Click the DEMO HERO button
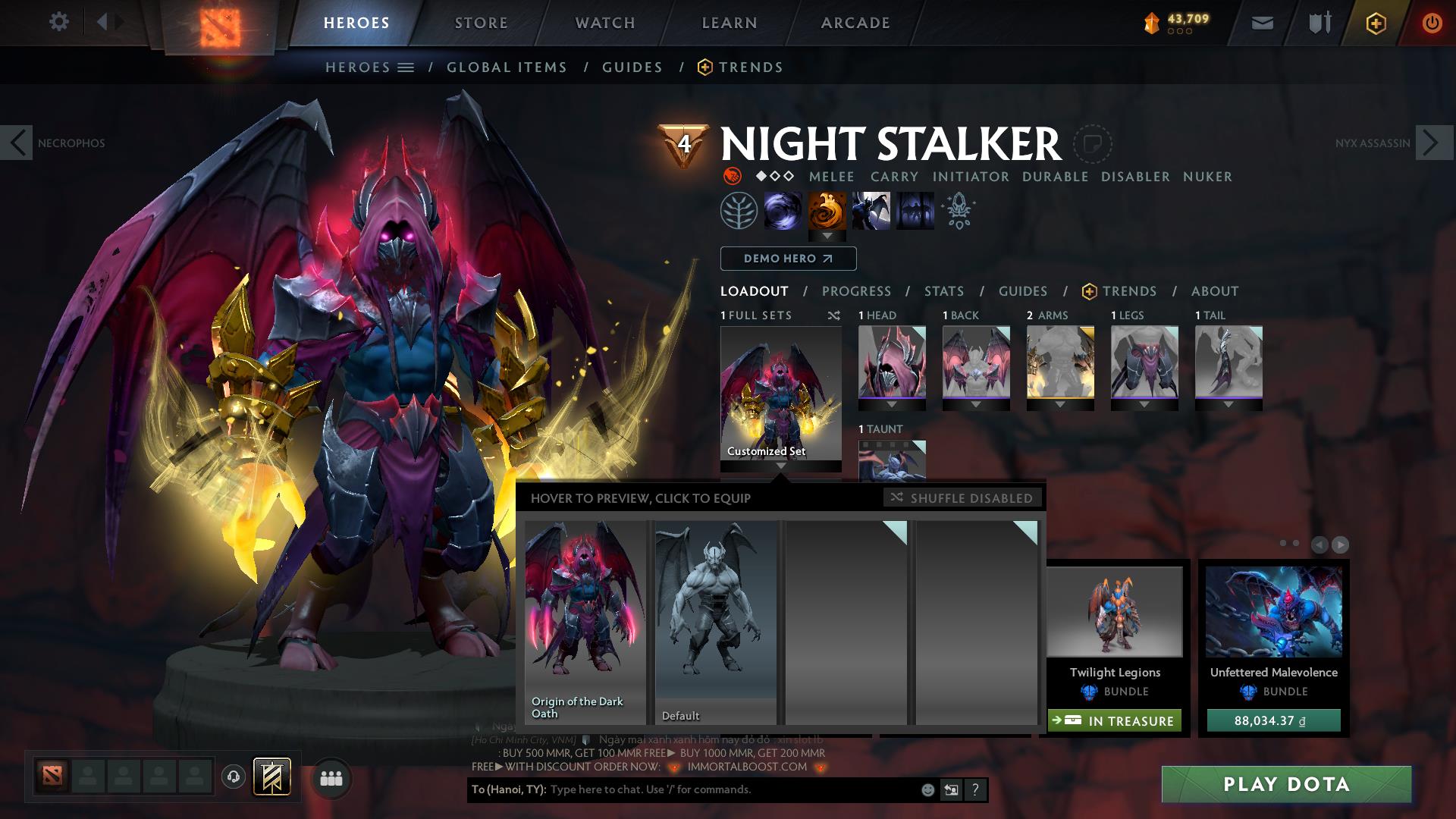This screenshot has width=1456, height=819. tap(788, 259)
